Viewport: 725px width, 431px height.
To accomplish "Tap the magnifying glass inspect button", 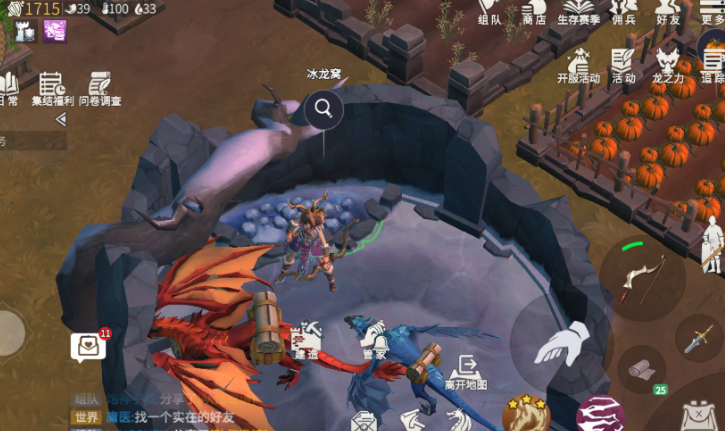I will click(324, 108).
